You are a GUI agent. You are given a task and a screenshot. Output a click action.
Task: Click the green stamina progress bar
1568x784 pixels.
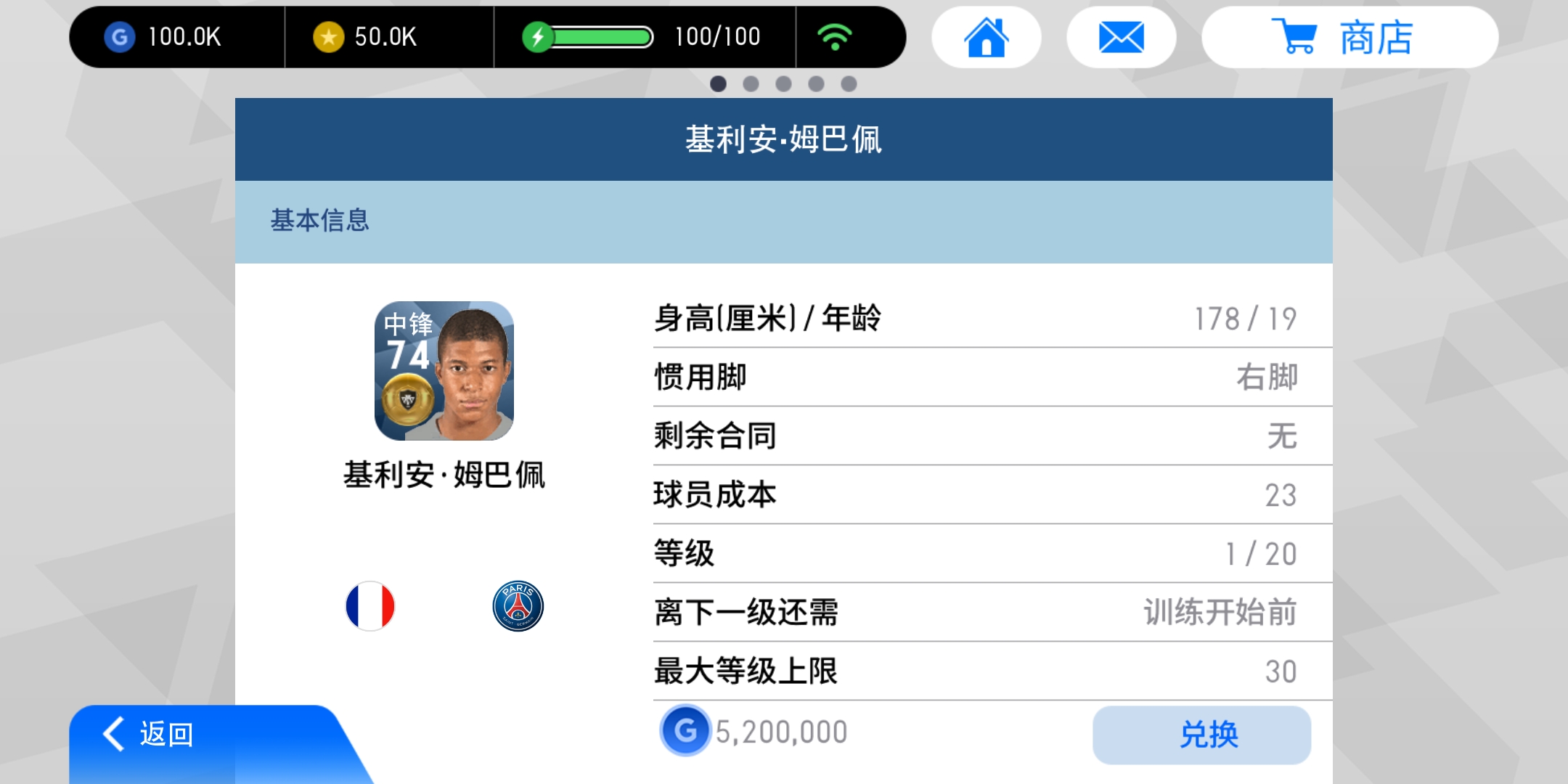pos(601,35)
